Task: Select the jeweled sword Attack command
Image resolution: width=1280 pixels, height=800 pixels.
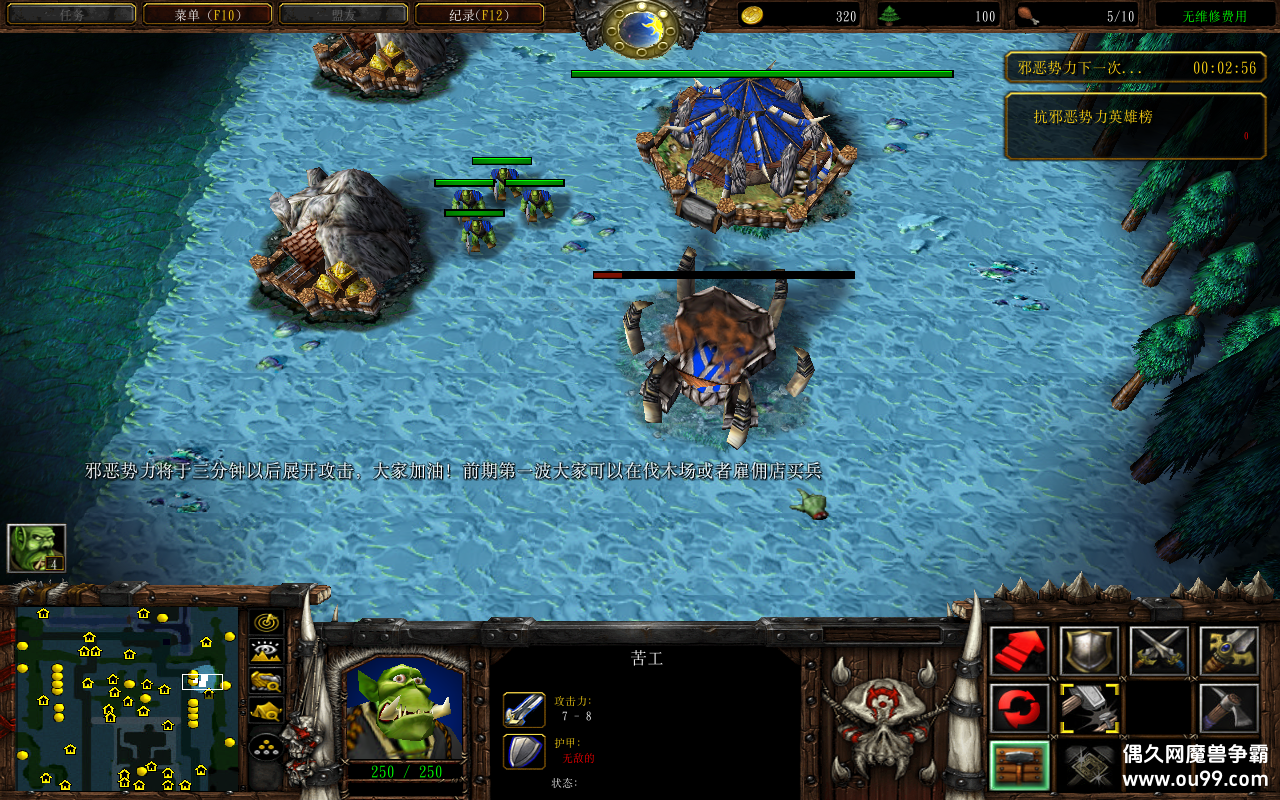Action: coord(1229,651)
